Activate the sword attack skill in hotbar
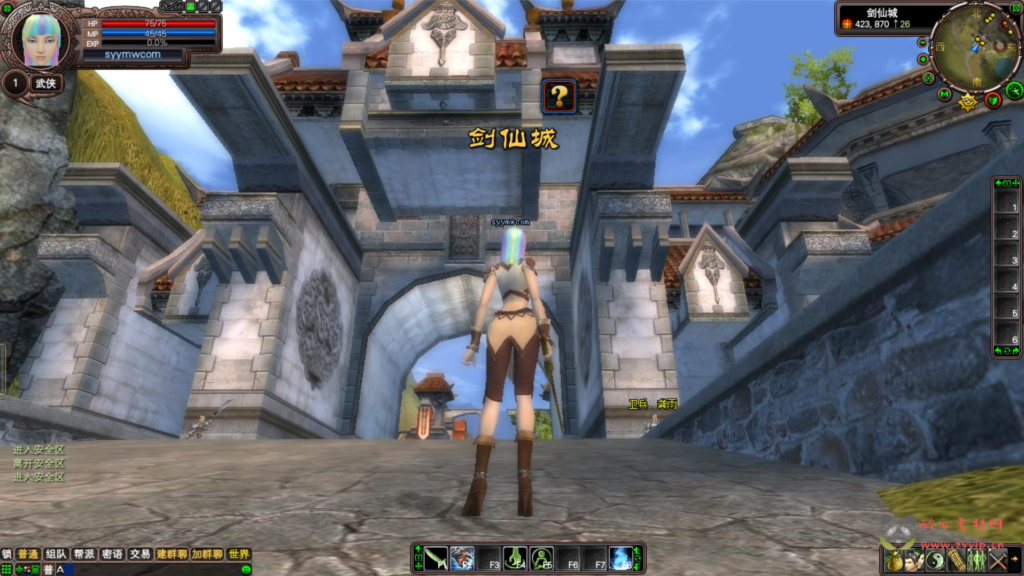Screen dimensions: 1024x576 point(435,558)
